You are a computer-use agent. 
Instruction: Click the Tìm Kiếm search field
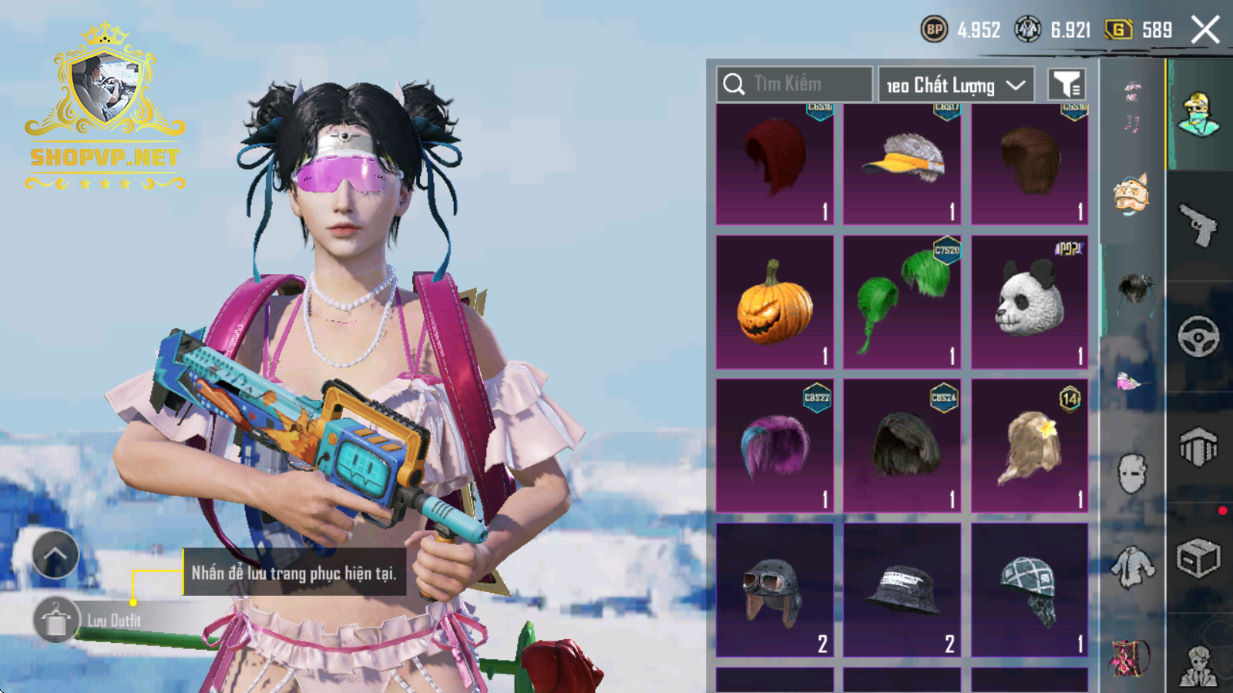(x=795, y=85)
